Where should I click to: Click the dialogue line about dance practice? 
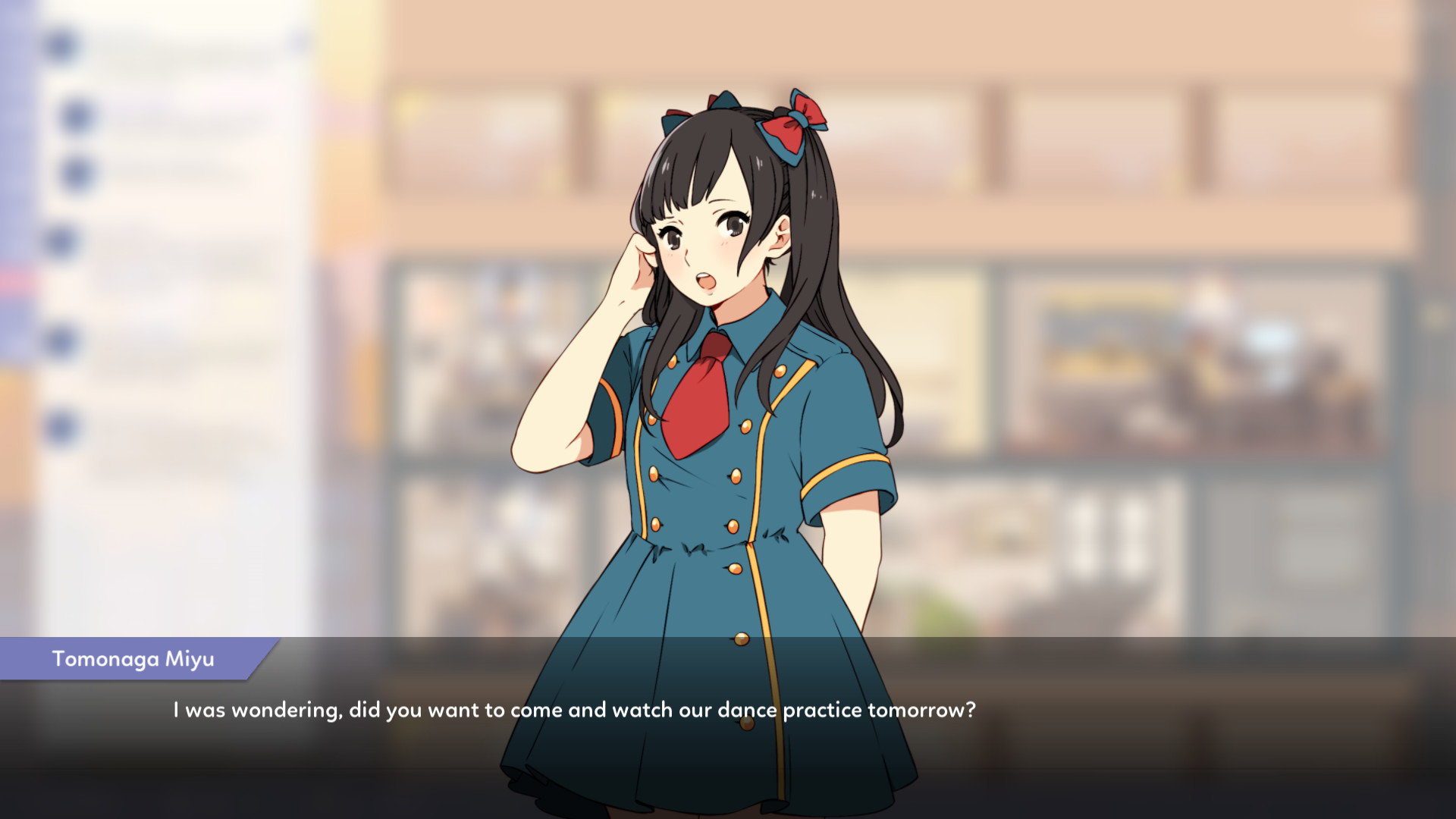(575, 711)
